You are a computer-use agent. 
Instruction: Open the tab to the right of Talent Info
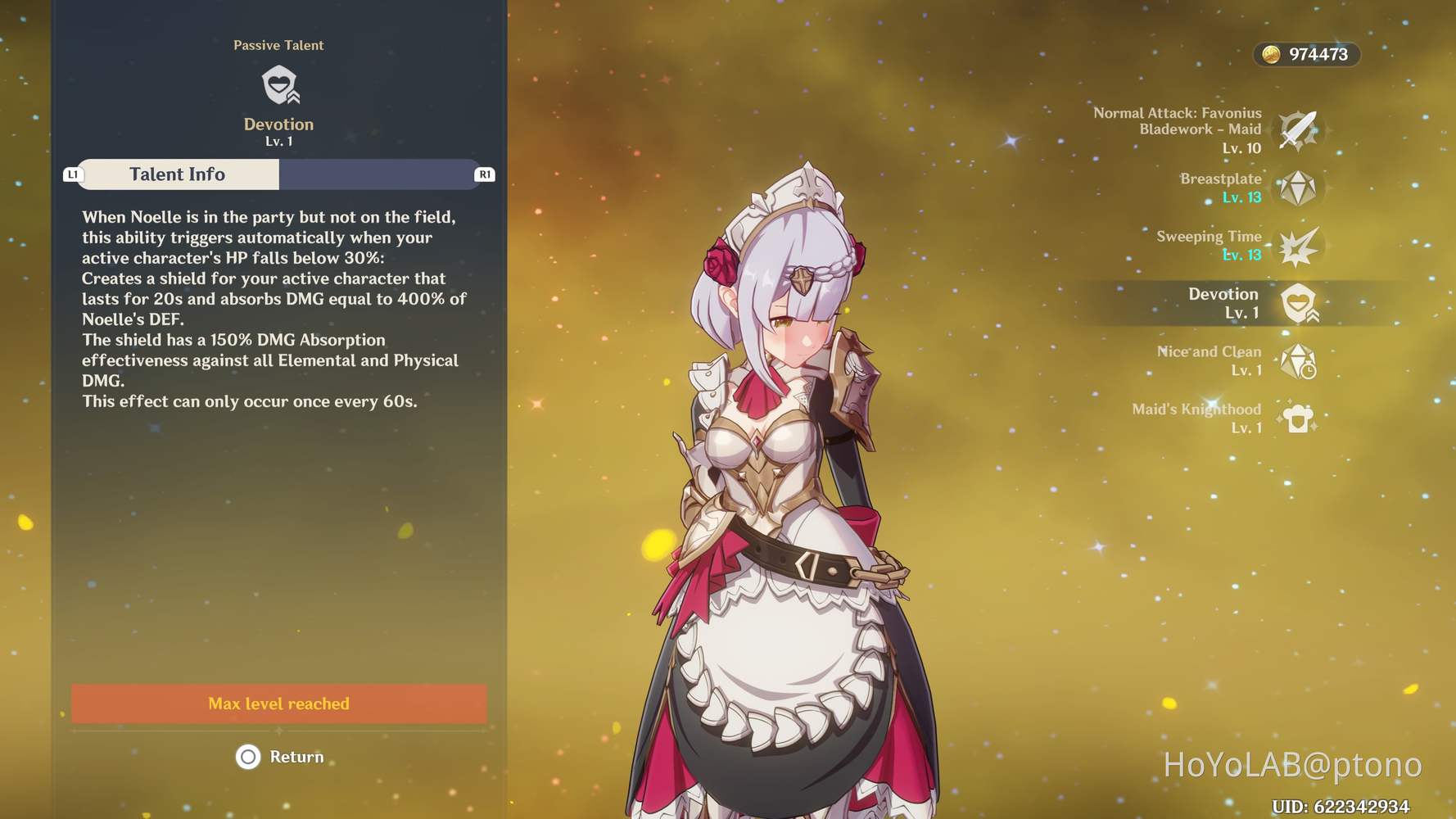tap(381, 174)
